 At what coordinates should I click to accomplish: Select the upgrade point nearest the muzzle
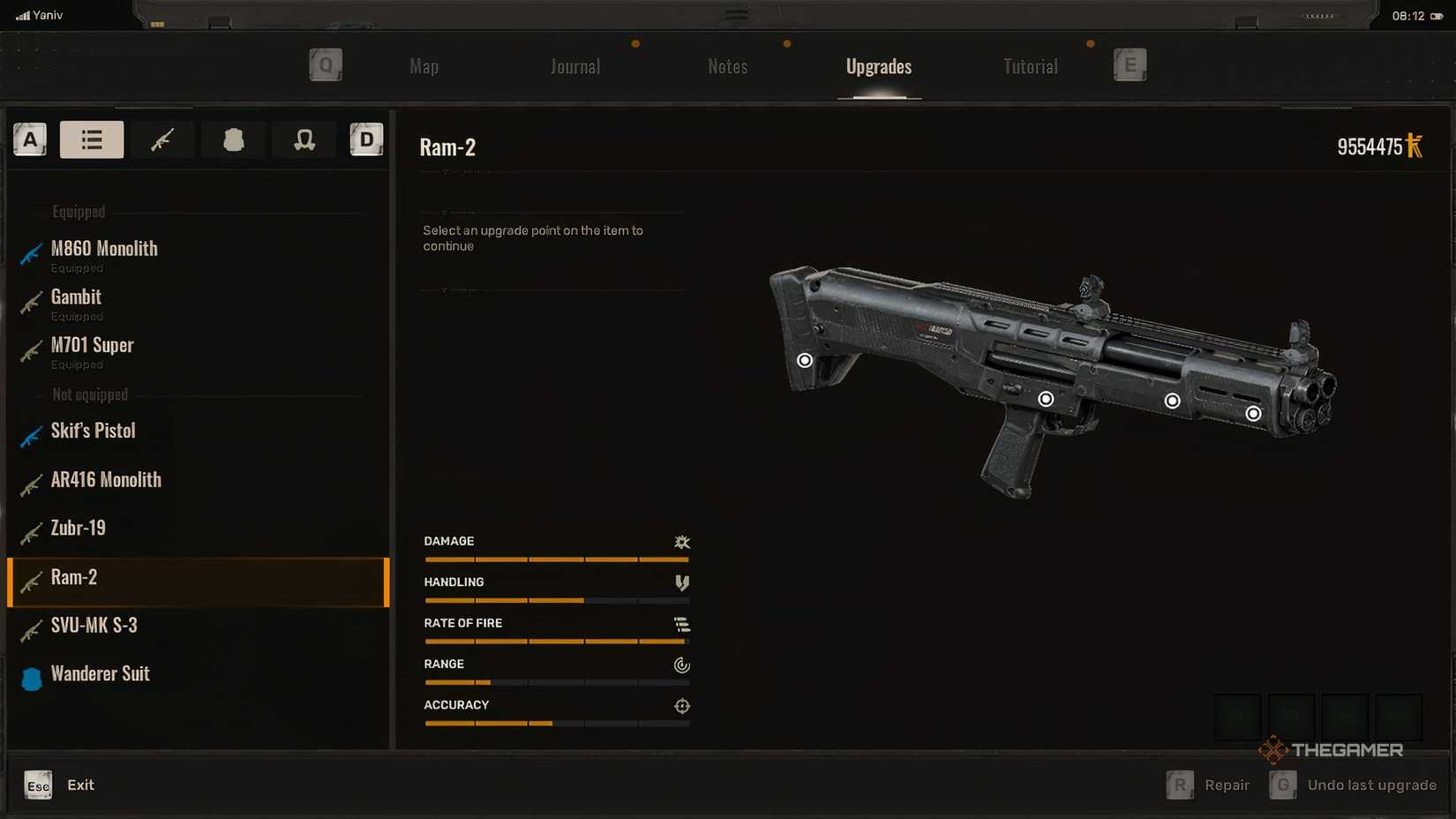[x=1253, y=413]
